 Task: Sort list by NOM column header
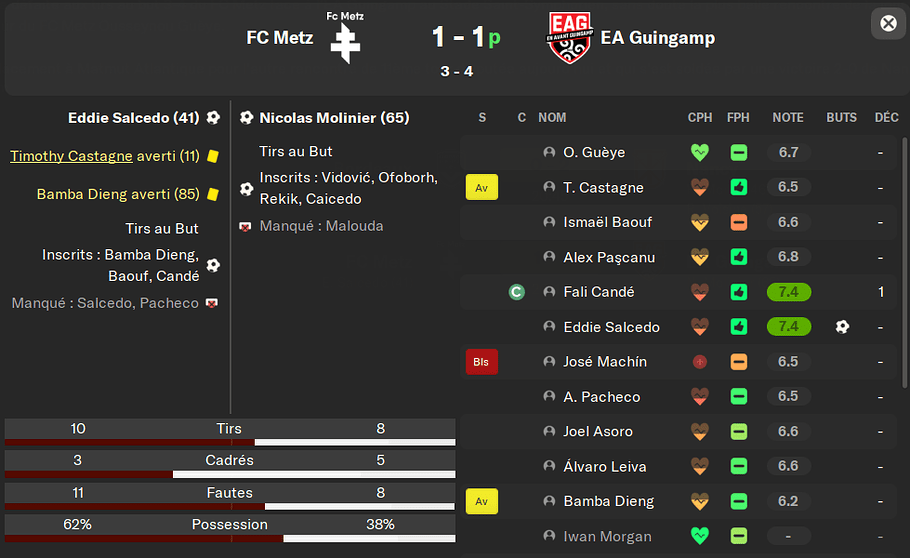coord(552,117)
